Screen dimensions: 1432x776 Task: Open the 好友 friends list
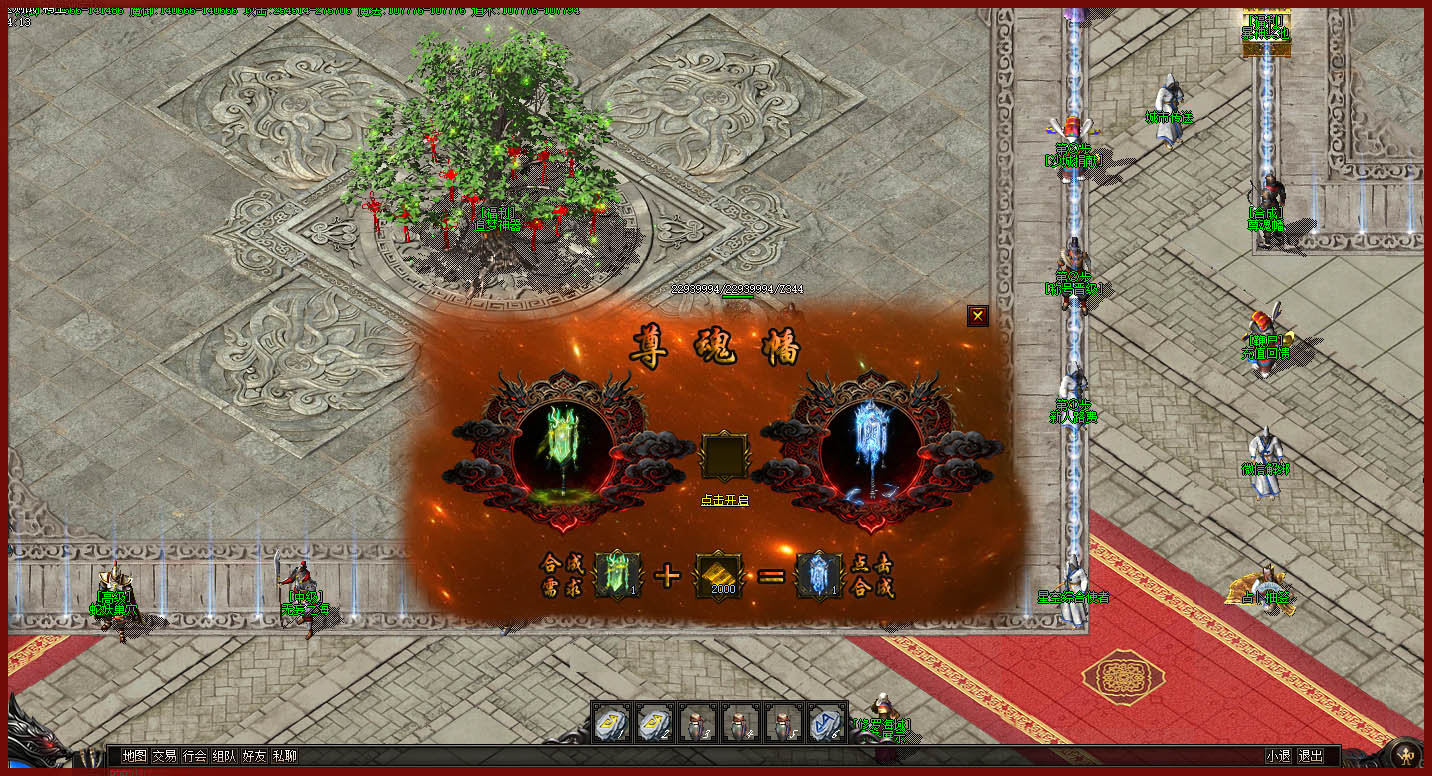254,756
